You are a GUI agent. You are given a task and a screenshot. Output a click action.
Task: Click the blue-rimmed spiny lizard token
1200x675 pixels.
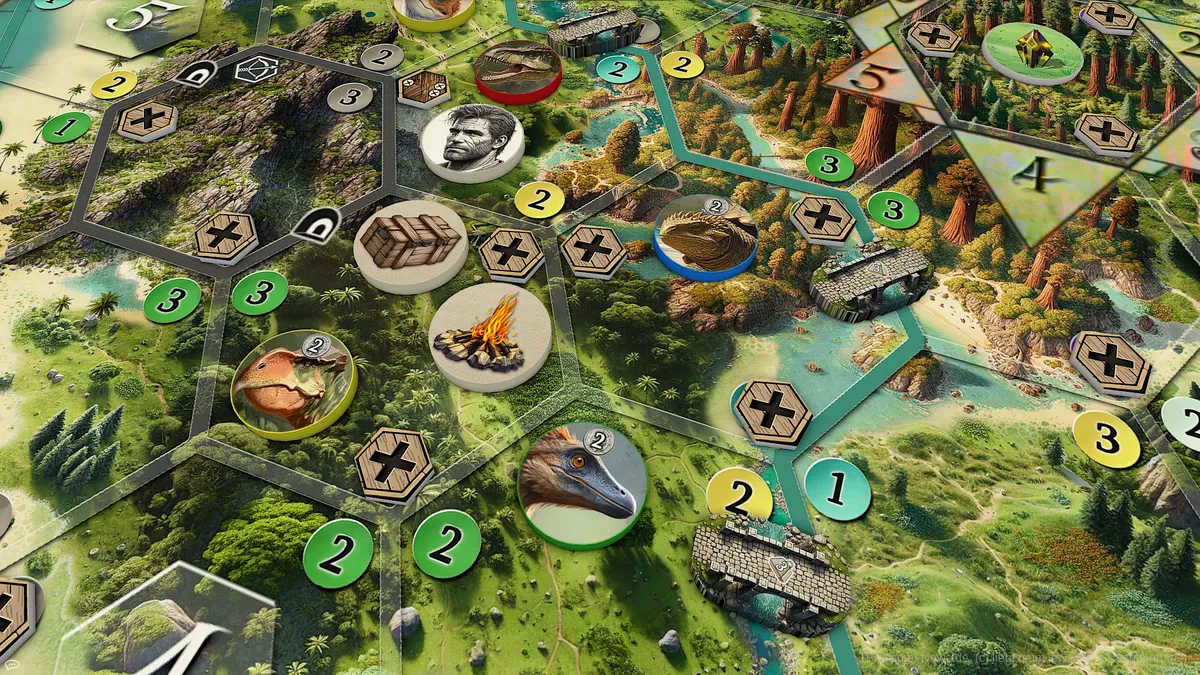(x=705, y=237)
